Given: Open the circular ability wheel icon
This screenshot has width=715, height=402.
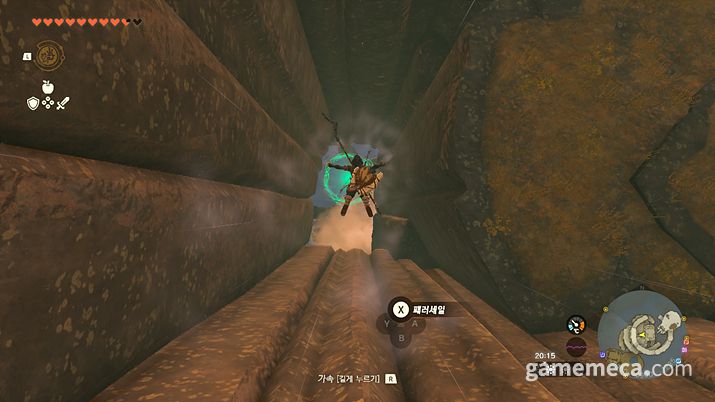Looking at the screenshot, I should pos(47,55).
